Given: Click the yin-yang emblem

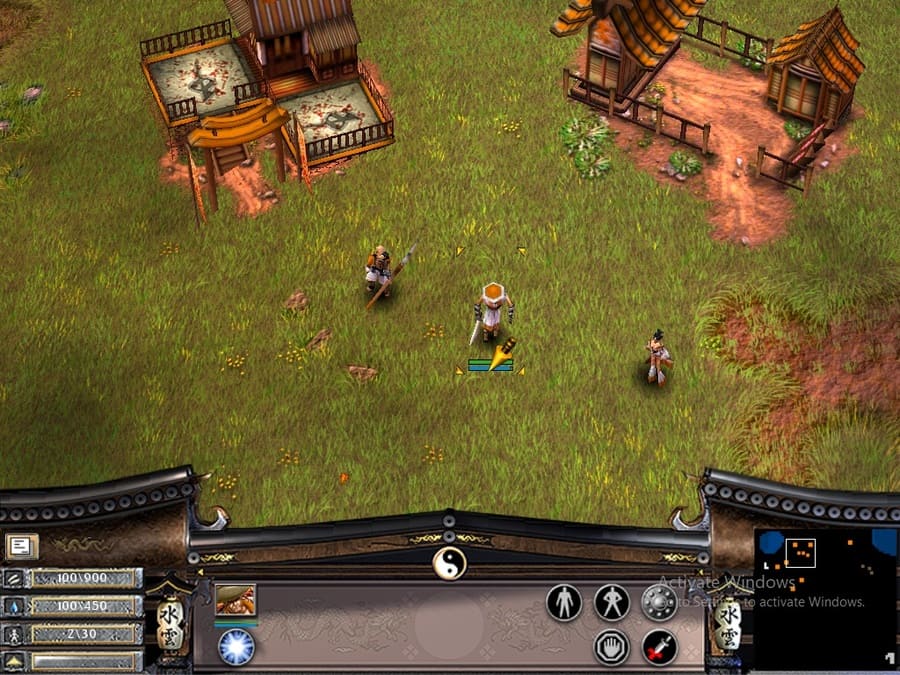Looking at the screenshot, I should click(449, 563).
